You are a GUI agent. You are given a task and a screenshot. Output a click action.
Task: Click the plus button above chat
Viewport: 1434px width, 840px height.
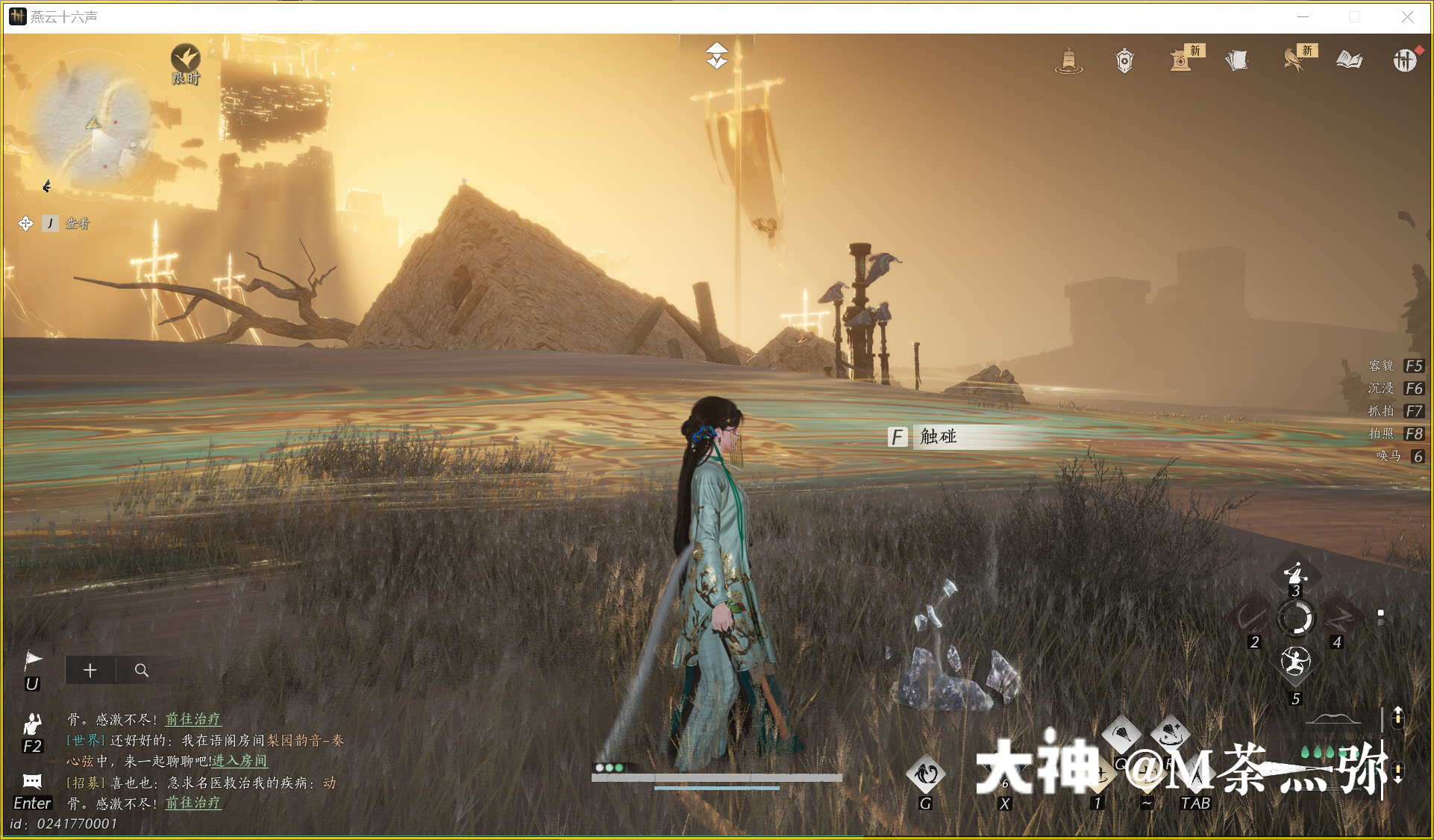(90, 670)
